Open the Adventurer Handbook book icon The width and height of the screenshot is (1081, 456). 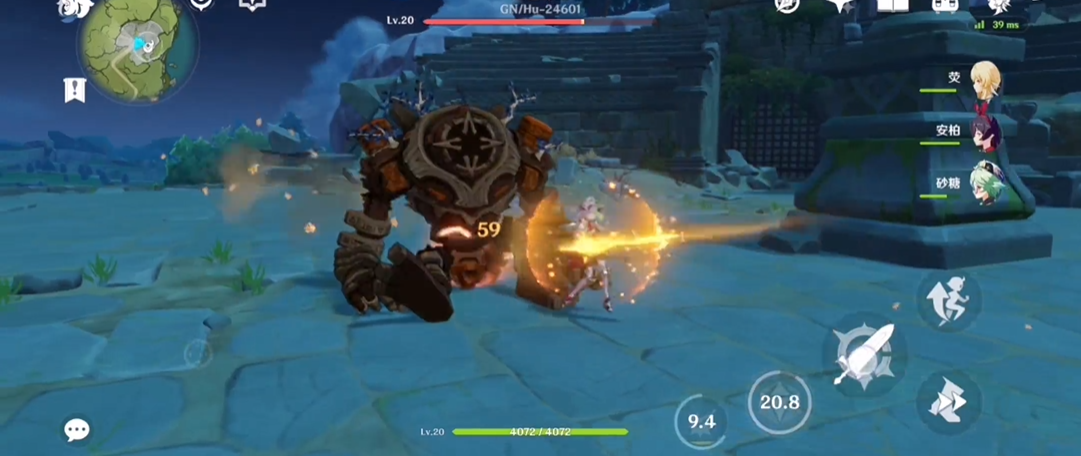pyautogui.click(x=892, y=6)
